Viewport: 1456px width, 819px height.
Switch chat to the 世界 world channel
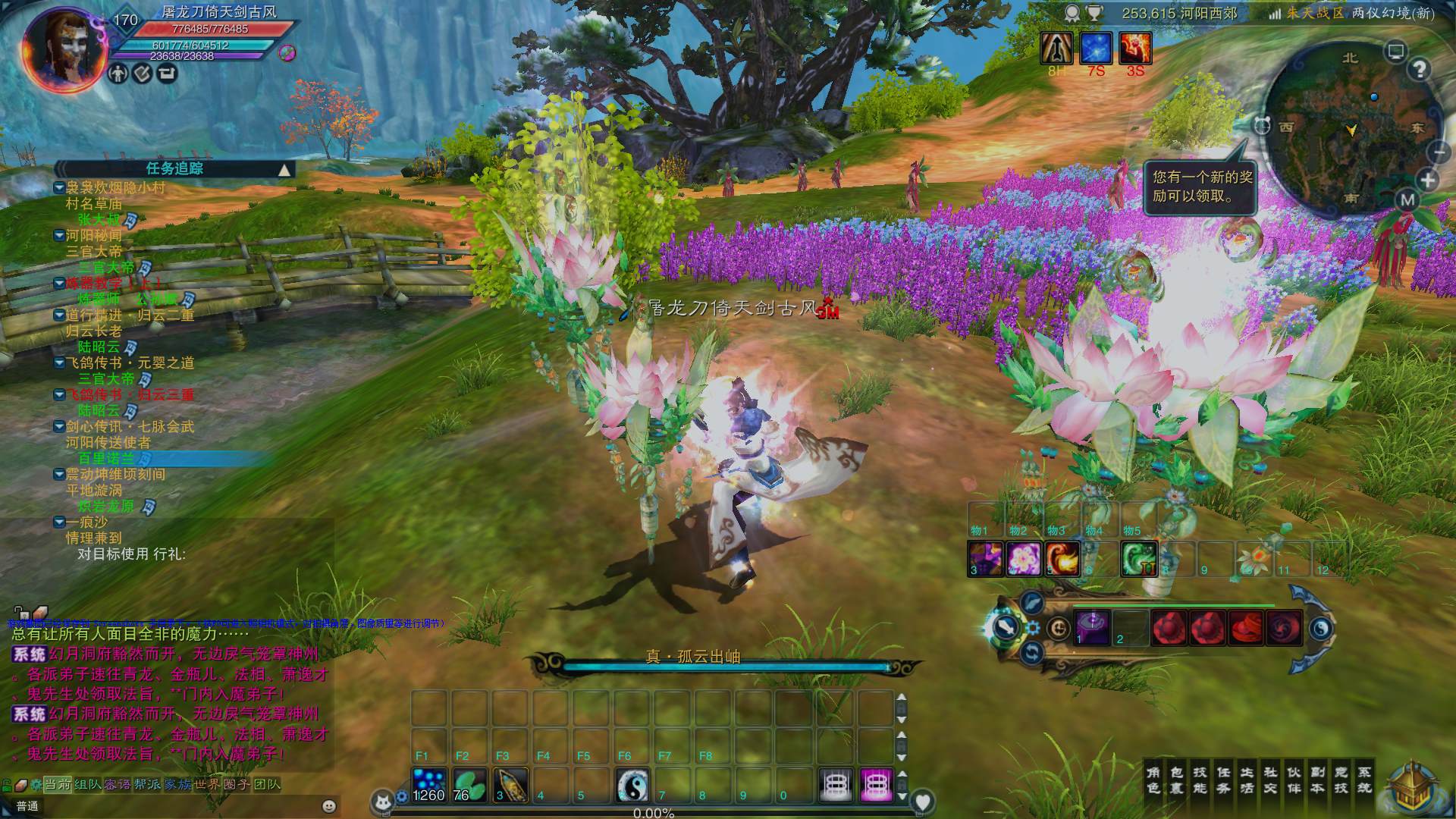click(x=206, y=784)
